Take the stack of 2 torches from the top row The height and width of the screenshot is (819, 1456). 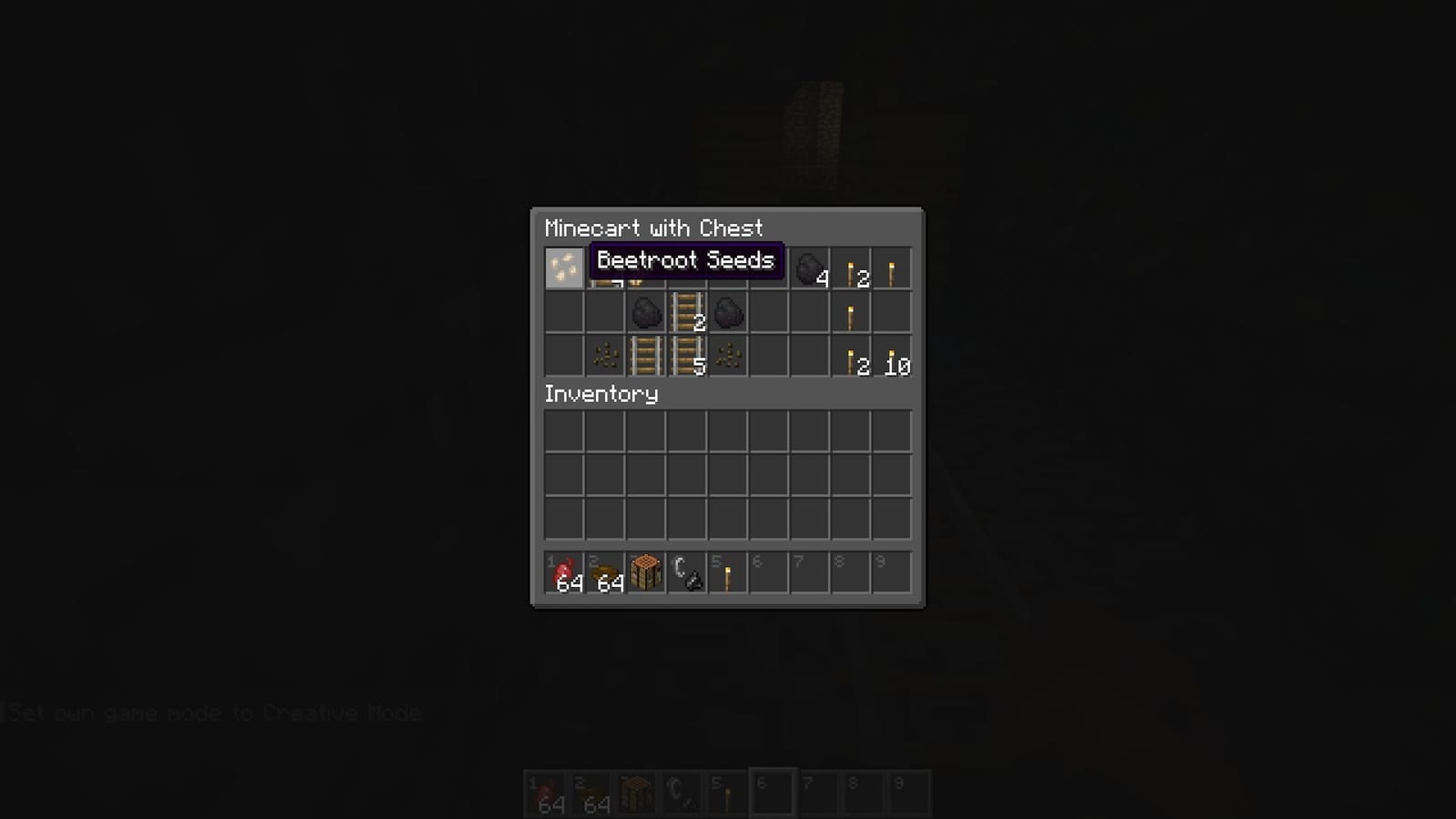(850, 268)
